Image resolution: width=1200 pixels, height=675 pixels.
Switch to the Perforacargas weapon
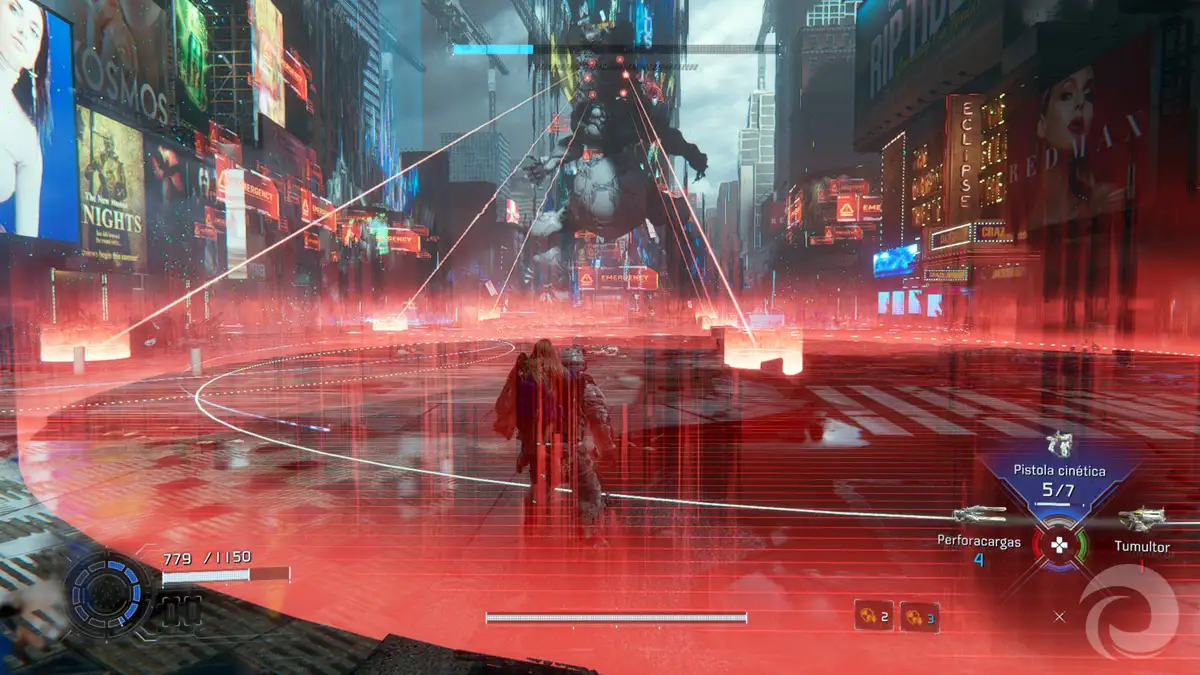click(x=978, y=515)
